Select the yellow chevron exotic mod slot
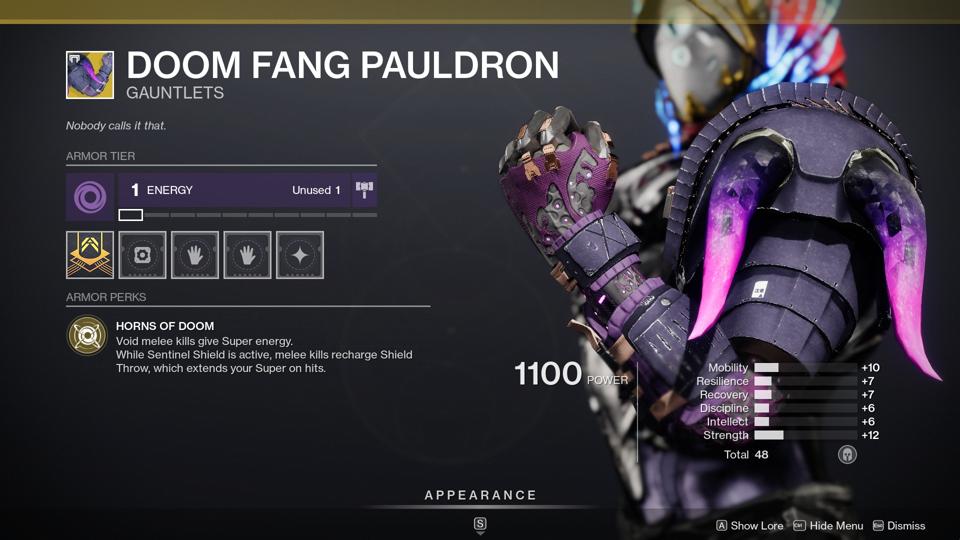 [90, 255]
